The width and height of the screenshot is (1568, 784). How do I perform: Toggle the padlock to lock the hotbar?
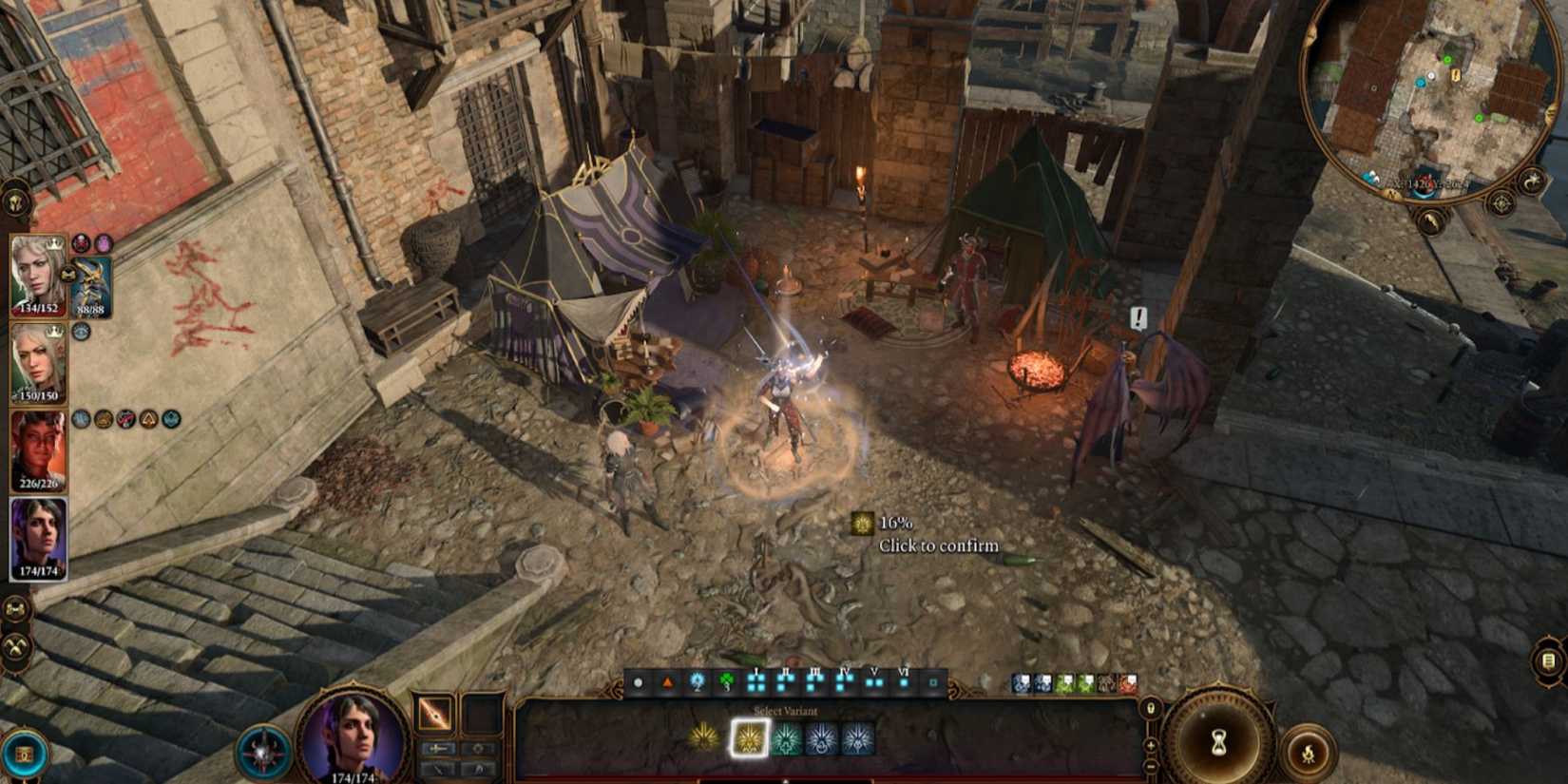coord(1151,709)
